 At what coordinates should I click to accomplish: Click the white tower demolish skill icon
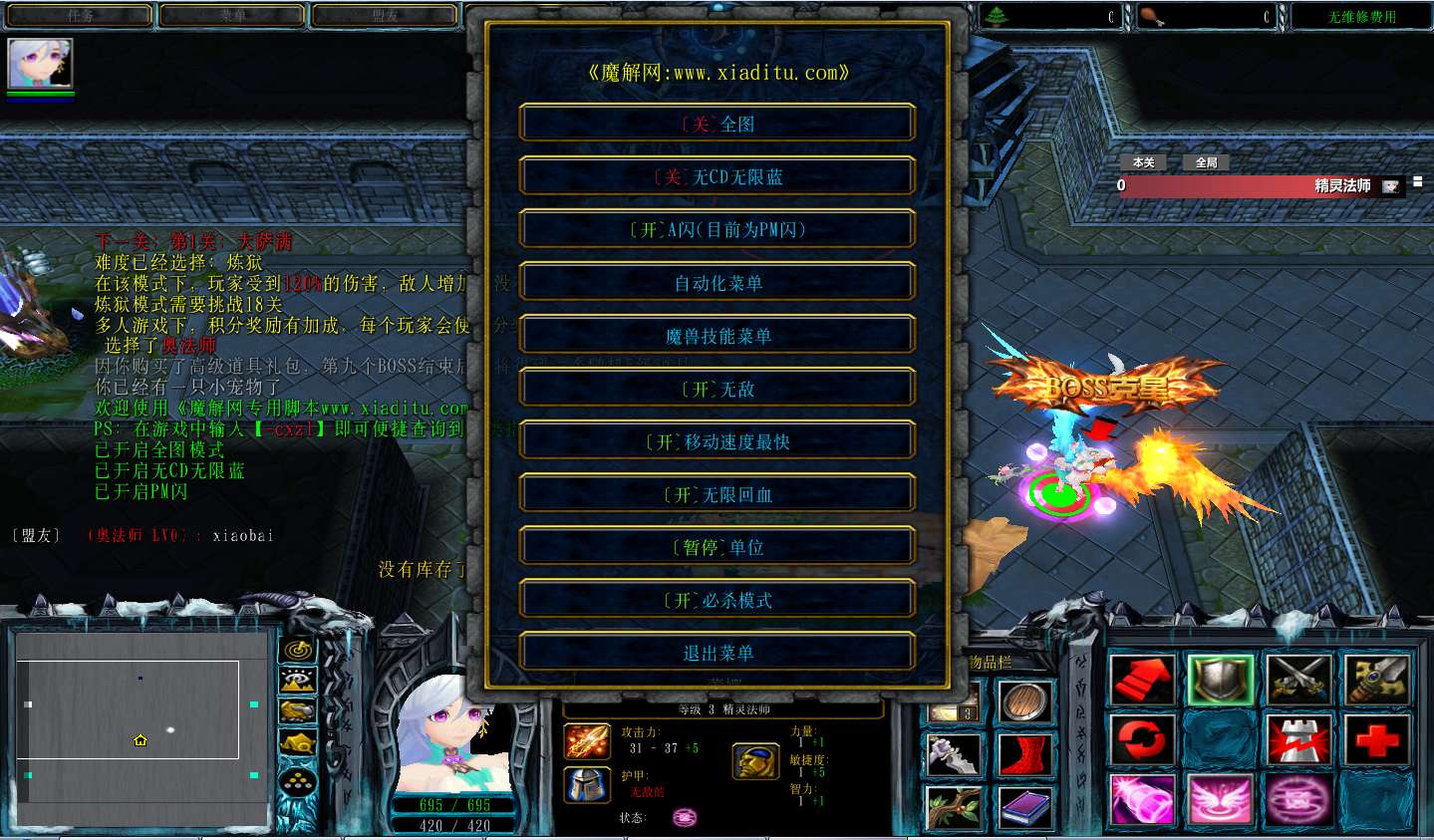tap(1298, 739)
